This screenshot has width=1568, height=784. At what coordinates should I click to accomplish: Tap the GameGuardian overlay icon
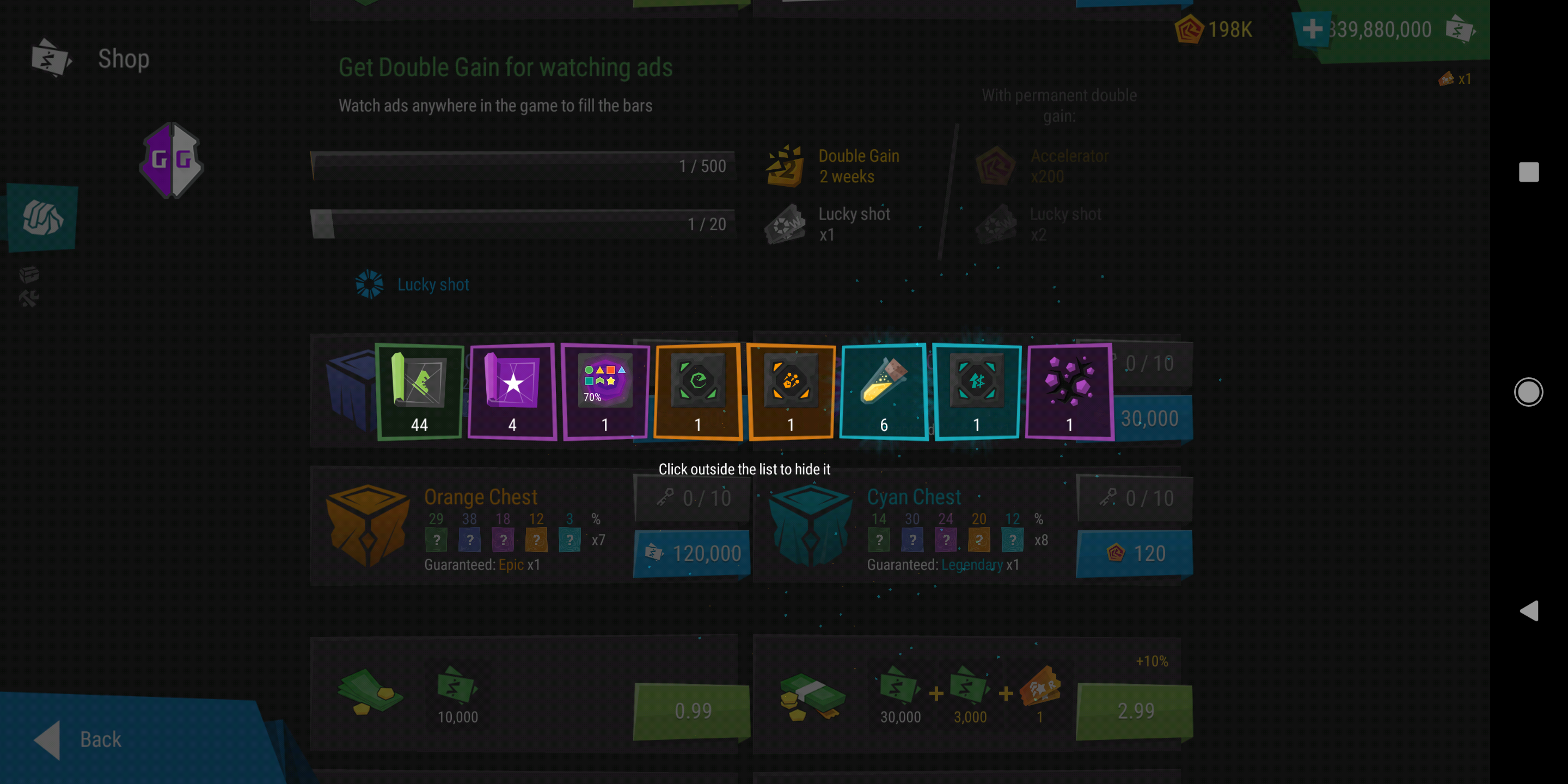pyautogui.click(x=171, y=161)
